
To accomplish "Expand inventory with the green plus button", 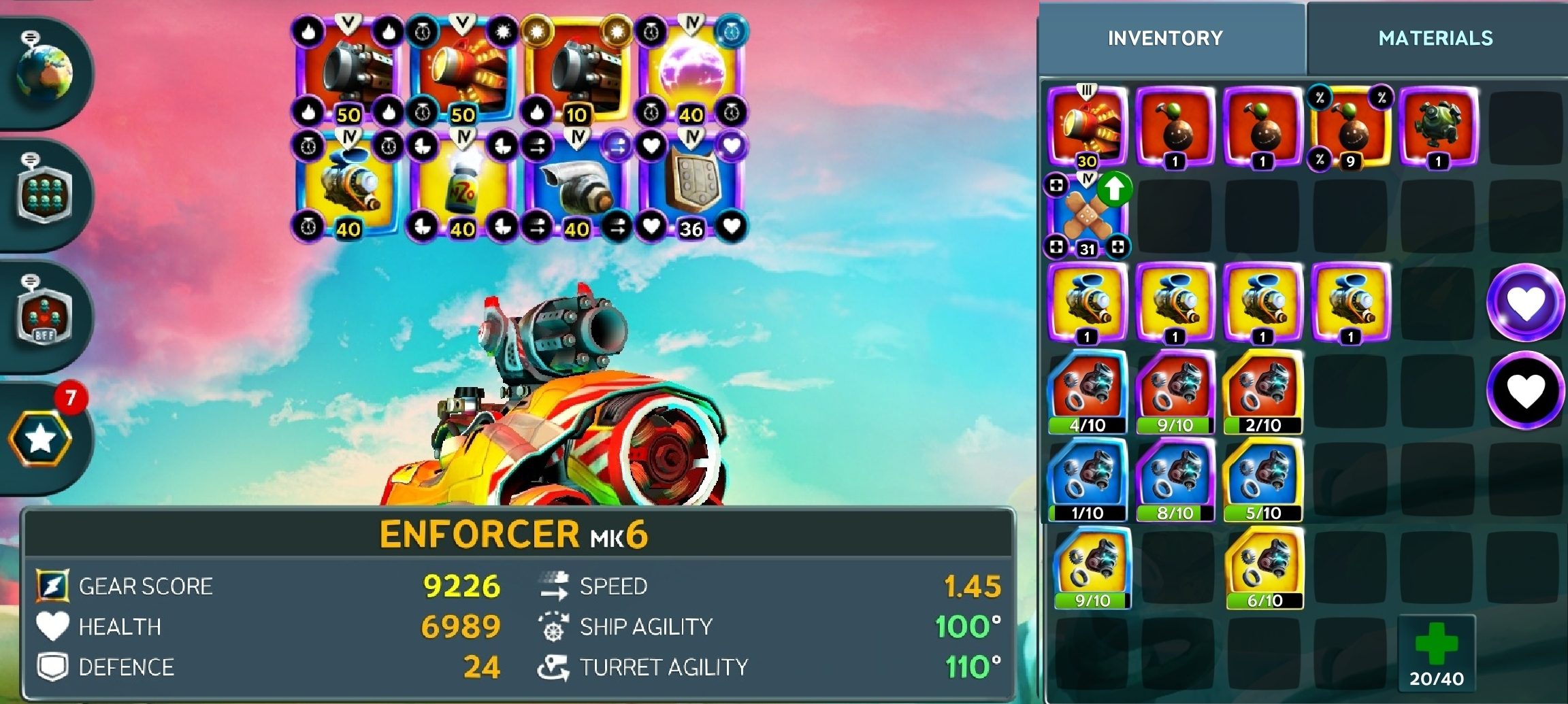I will coord(1436,653).
